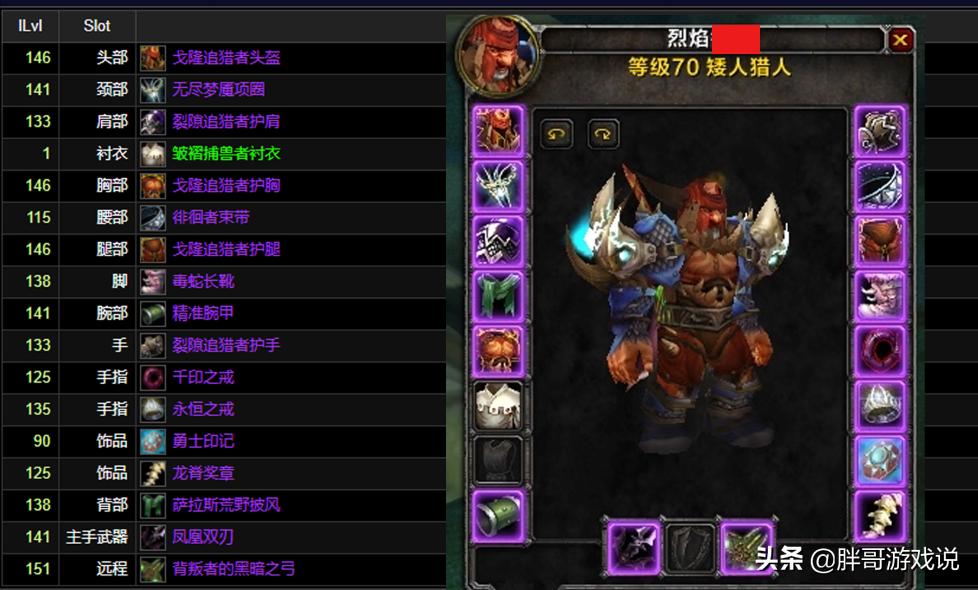Select the head helmet equipment slot
This screenshot has width=978, height=590.
(497, 132)
